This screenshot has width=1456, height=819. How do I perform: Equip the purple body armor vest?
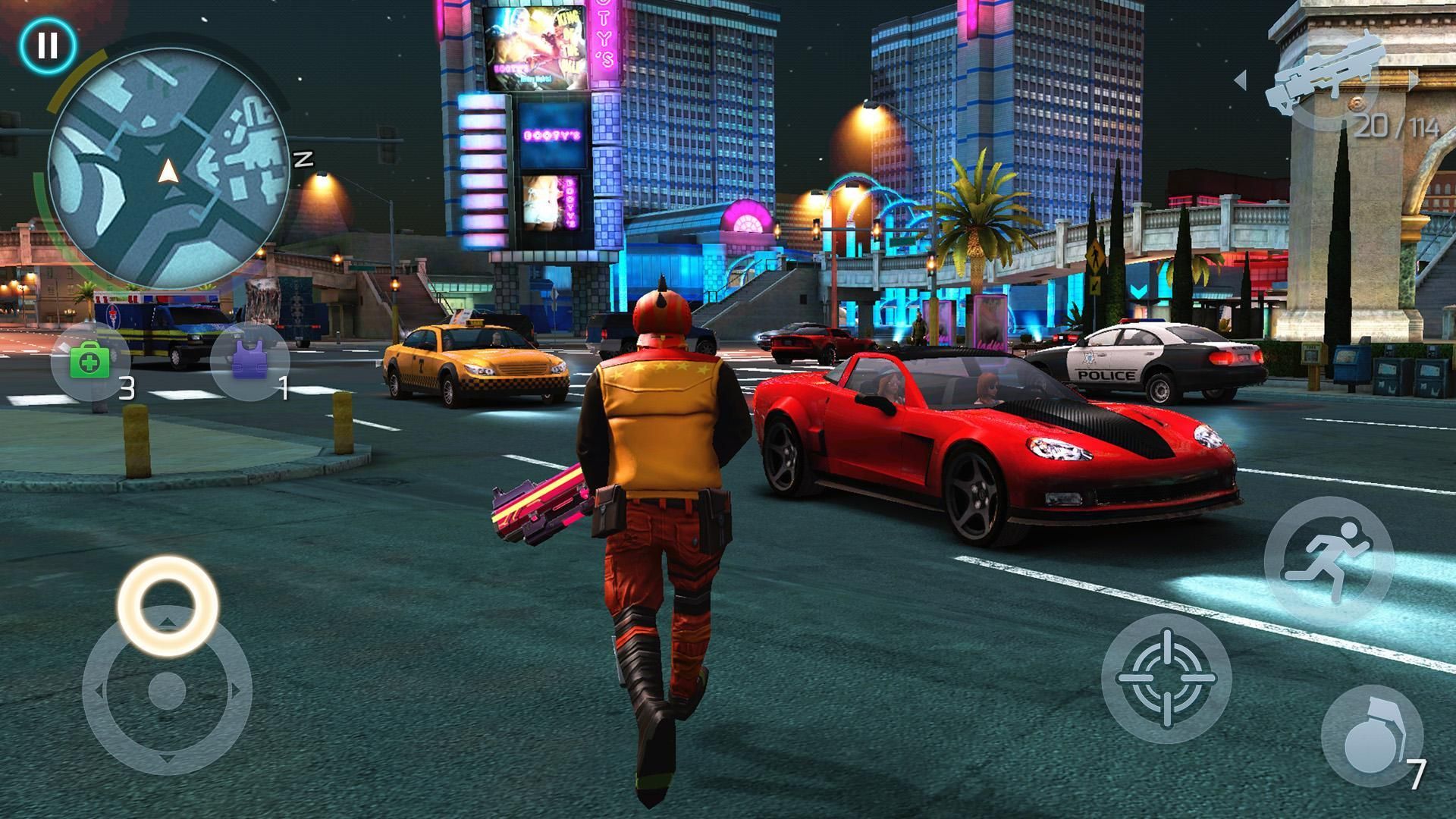(249, 362)
